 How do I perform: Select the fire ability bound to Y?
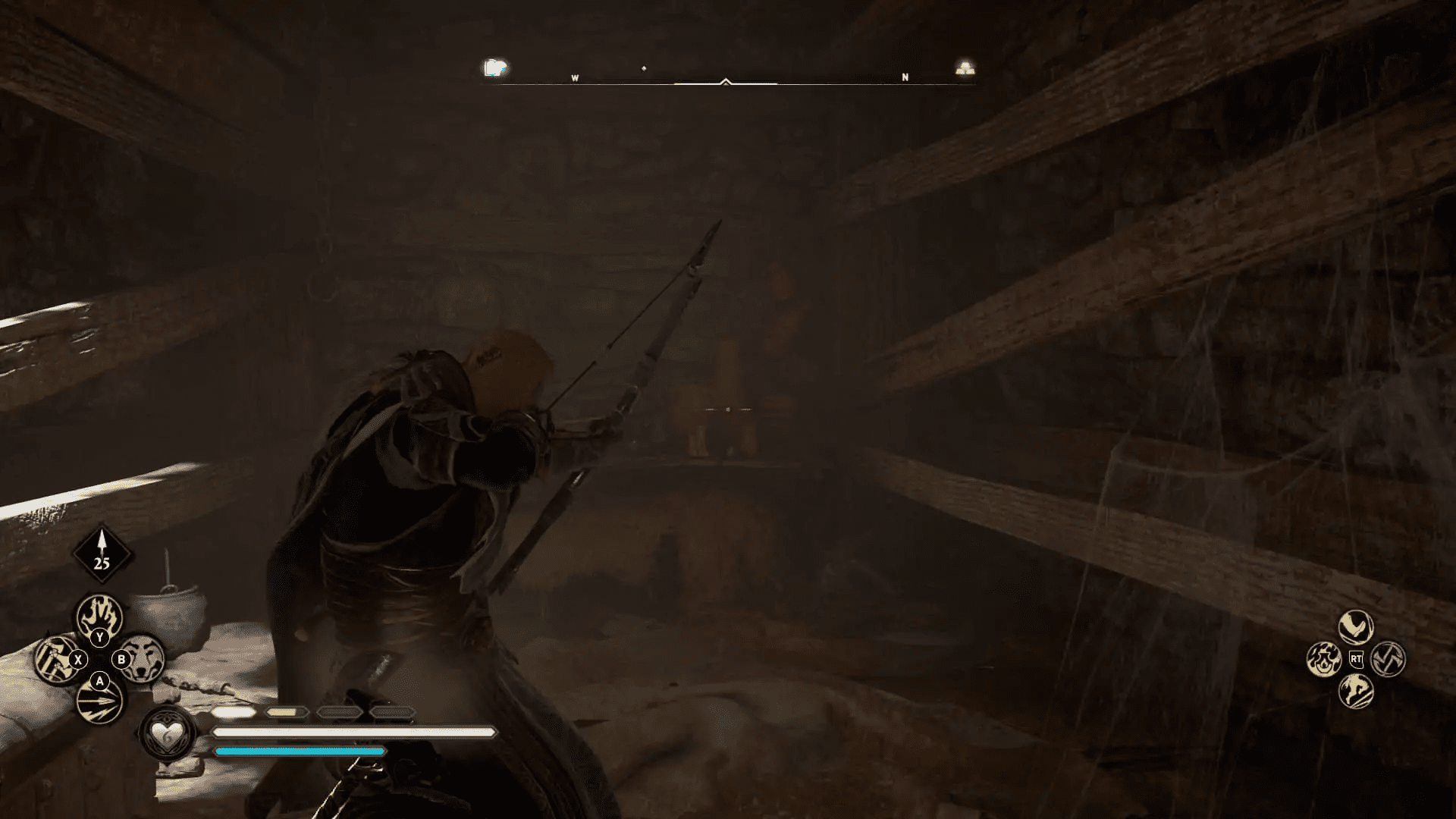(99, 617)
